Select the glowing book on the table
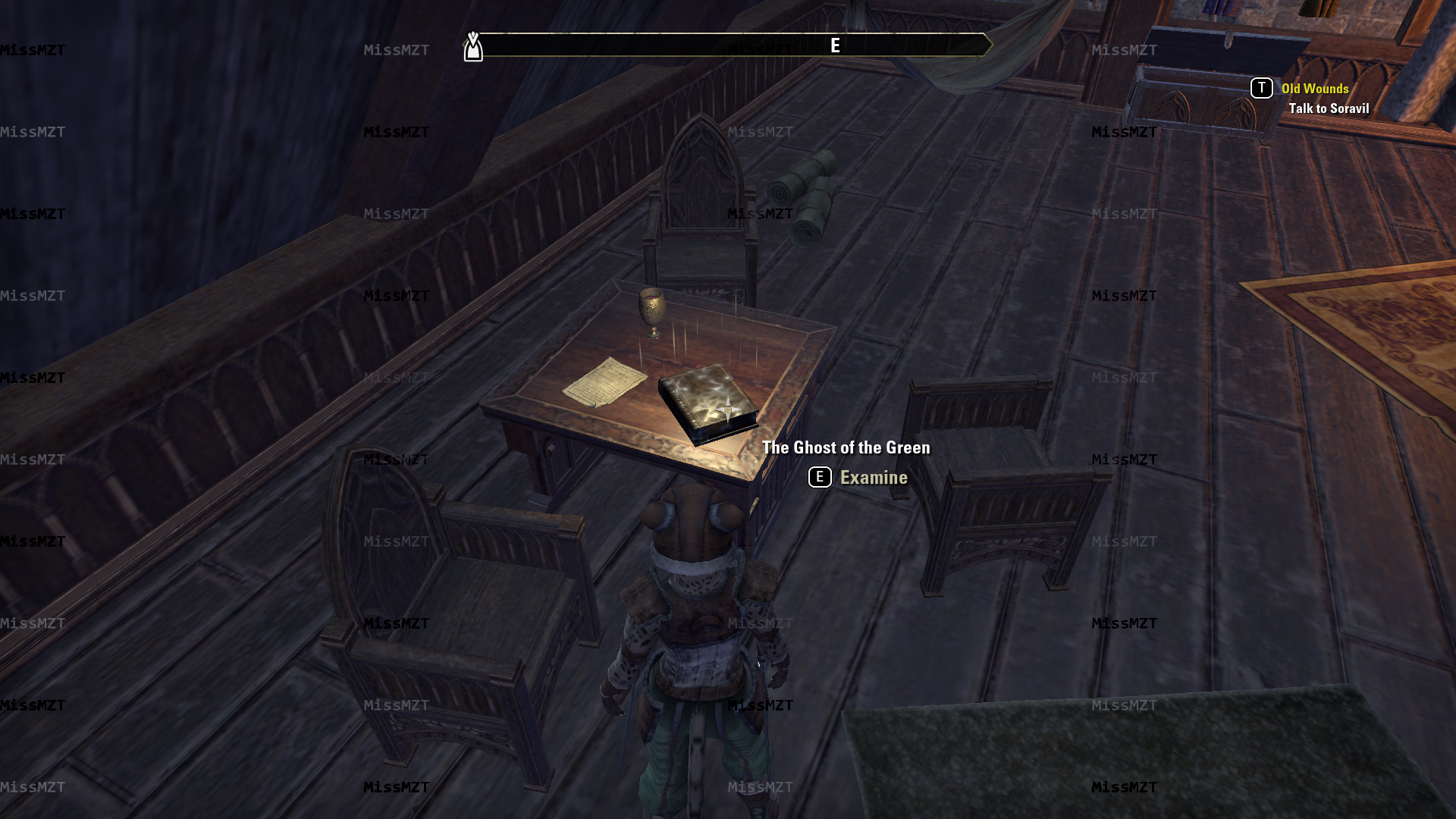The height and width of the screenshot is (819, 1456). tap(708, 403)
